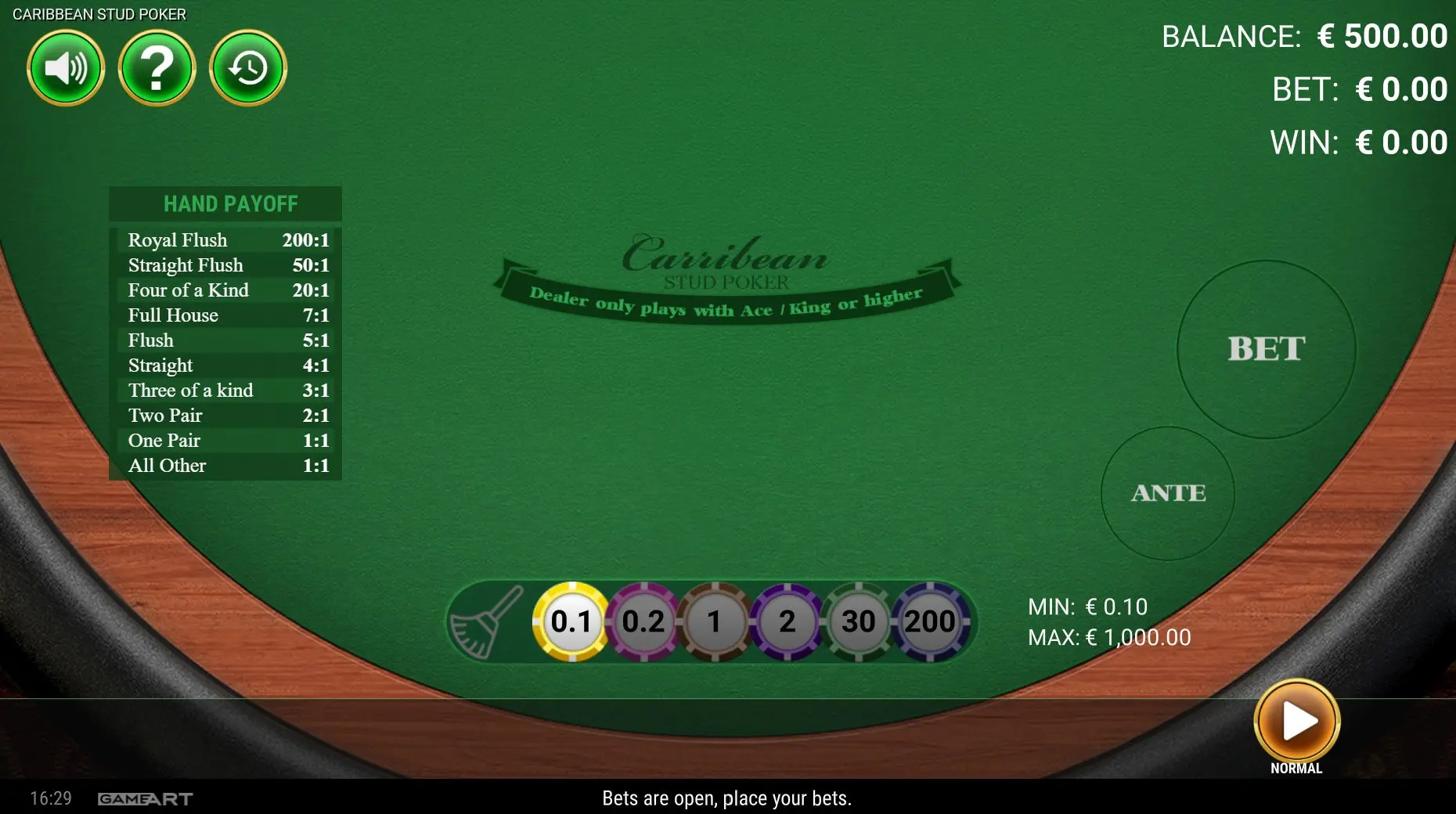This screenshot has width=1456, height=814.
Task: Click the BET circle on the table
Action: point(1267,350)
